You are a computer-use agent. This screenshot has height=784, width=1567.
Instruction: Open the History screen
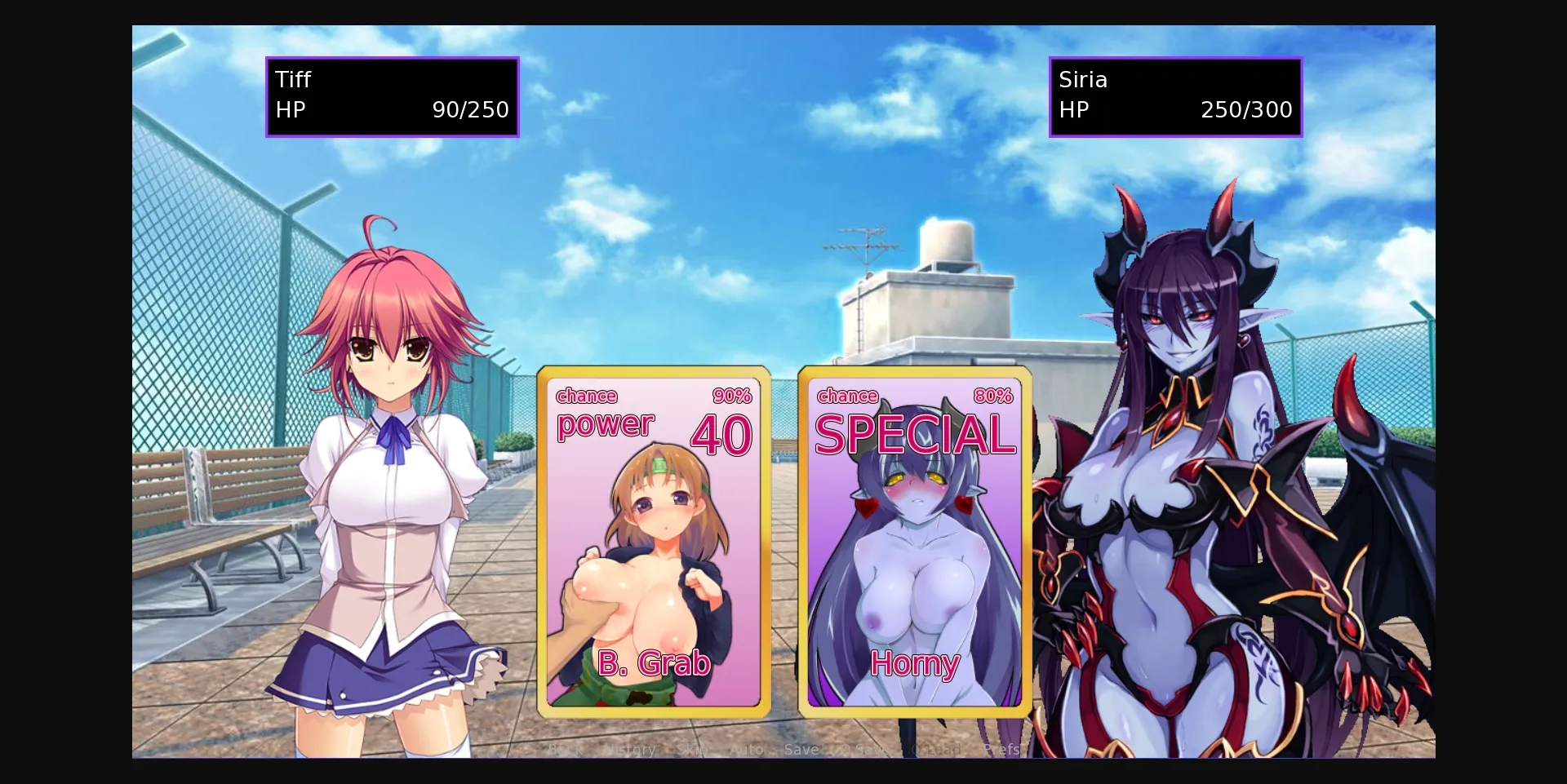(x=630, y=748)
